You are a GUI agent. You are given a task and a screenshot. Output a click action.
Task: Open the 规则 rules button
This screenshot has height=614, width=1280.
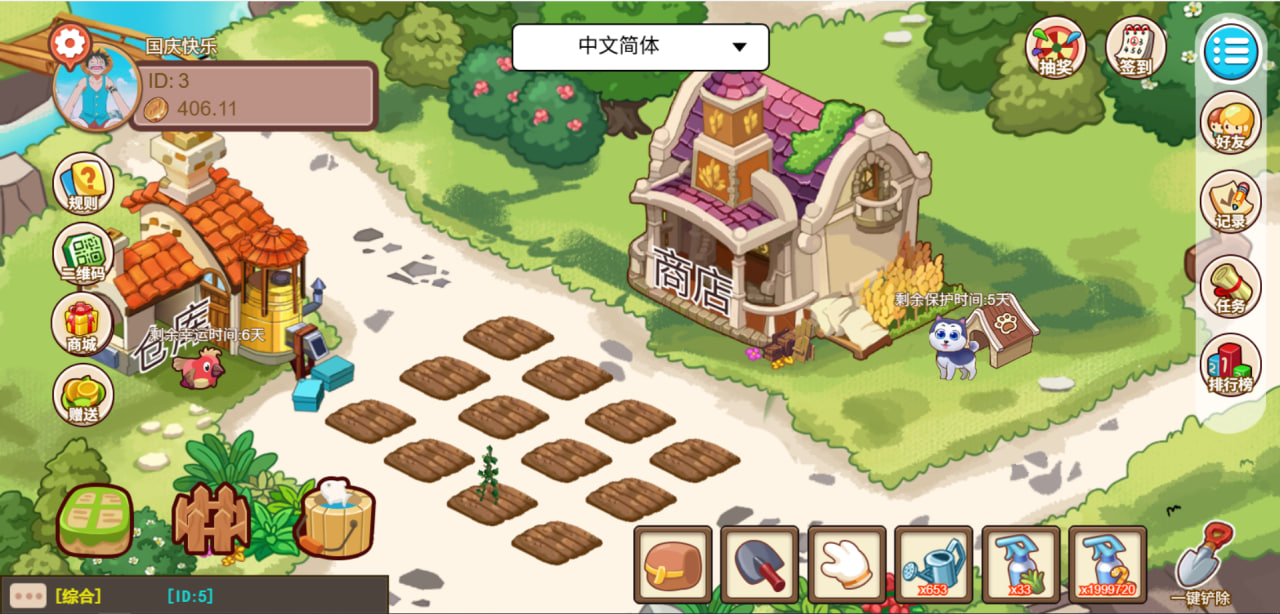pyautogui.click(x=83, y=184)
